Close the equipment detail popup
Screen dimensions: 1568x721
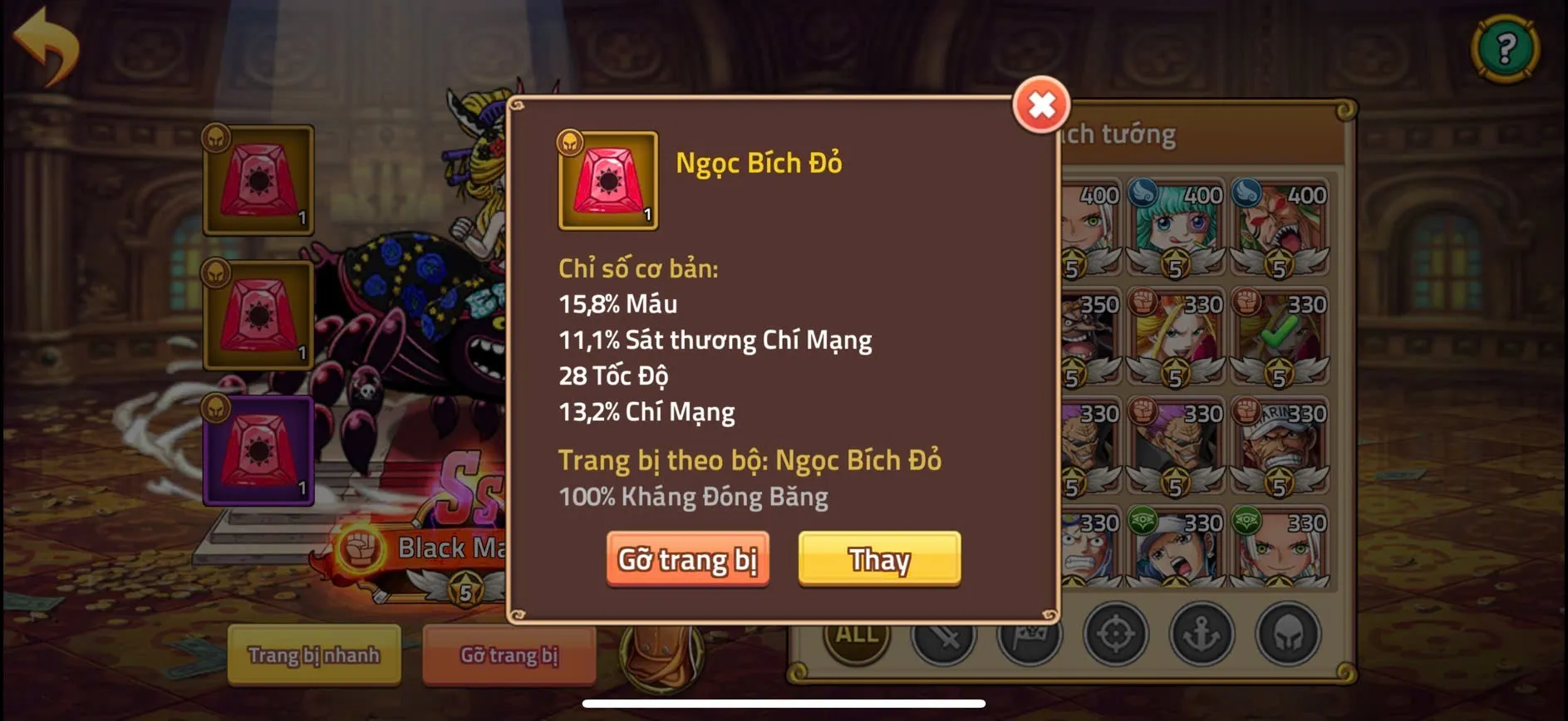point(1042,105)
